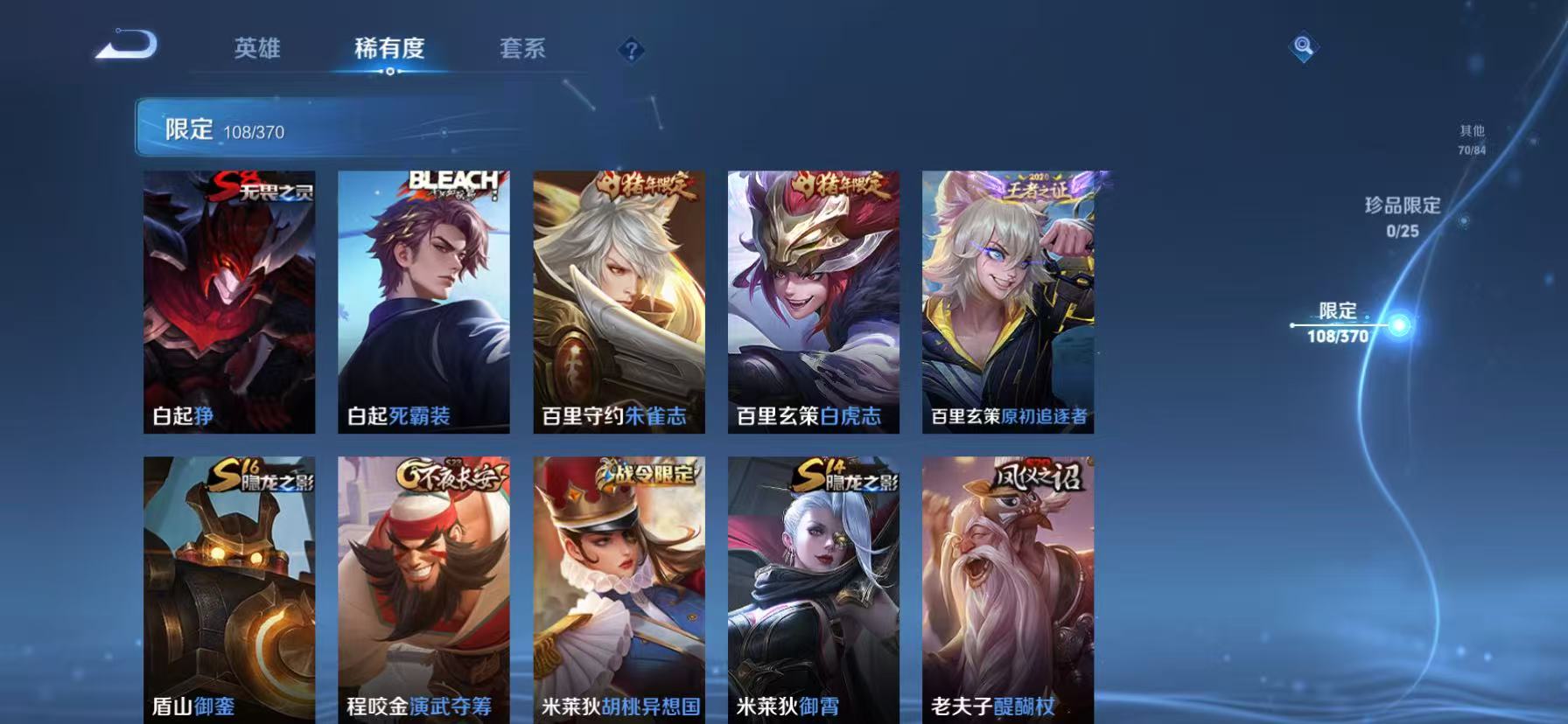This screenshot has height=724, width=1568.
Task: Switch to the 英雄 tab
Action: (x=255, y=50)
